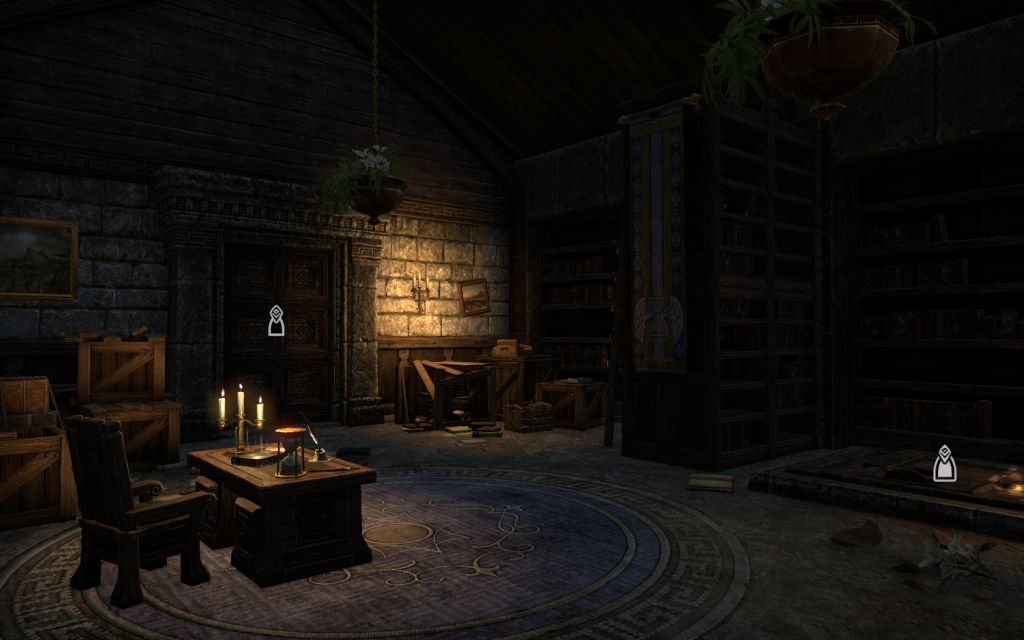Click the door marker on the wooden doors

(276, 321)
